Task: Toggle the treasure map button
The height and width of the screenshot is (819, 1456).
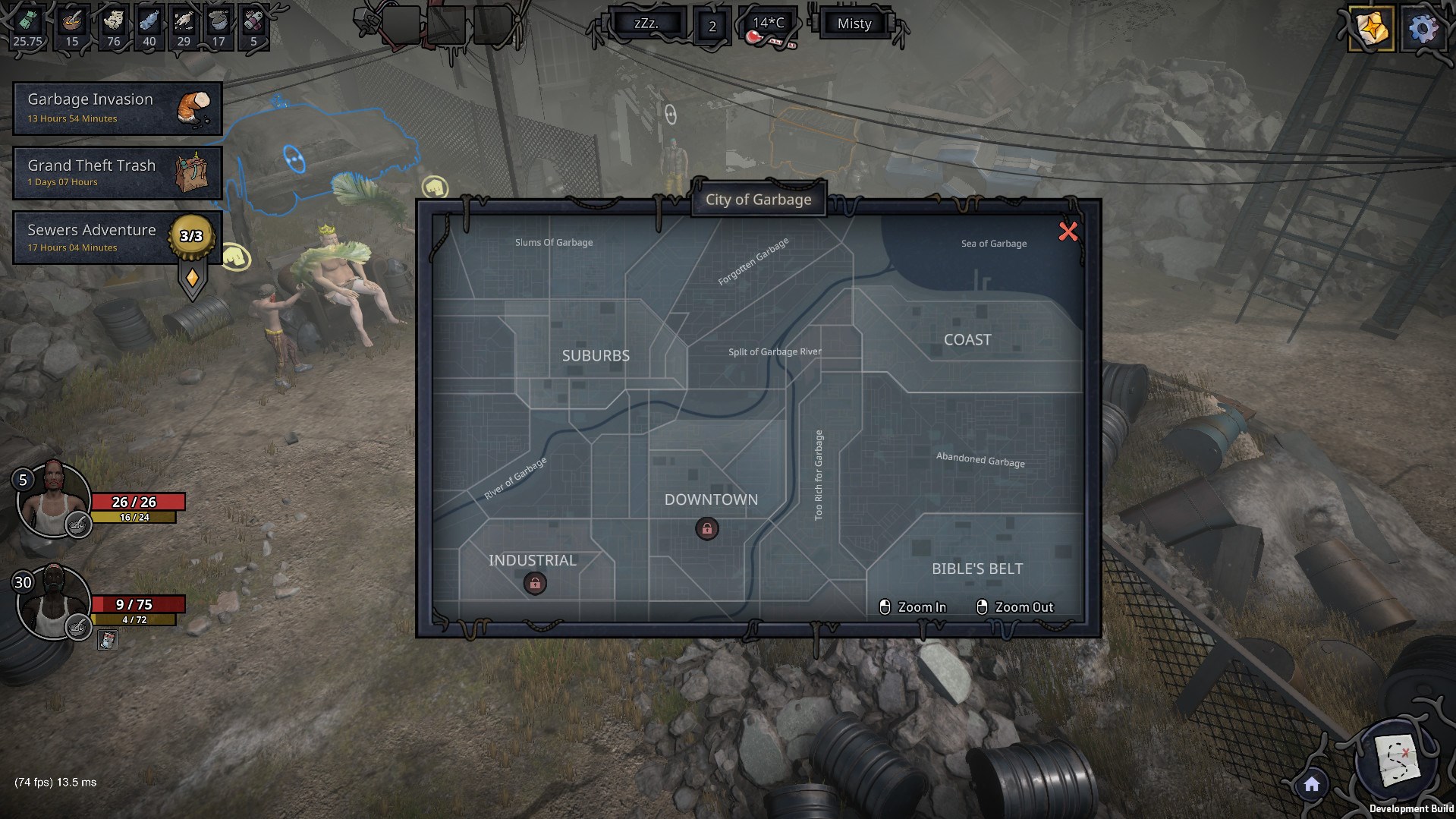Action: [x=1398, y=759]
